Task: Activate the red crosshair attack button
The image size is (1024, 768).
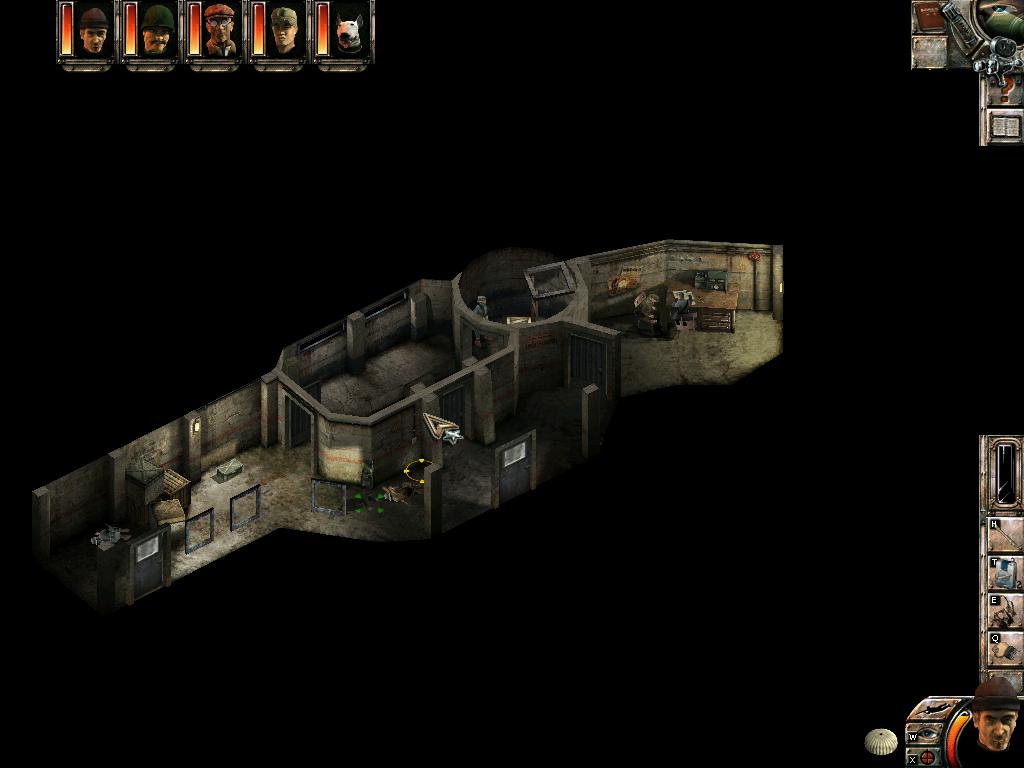Action: 928,757
